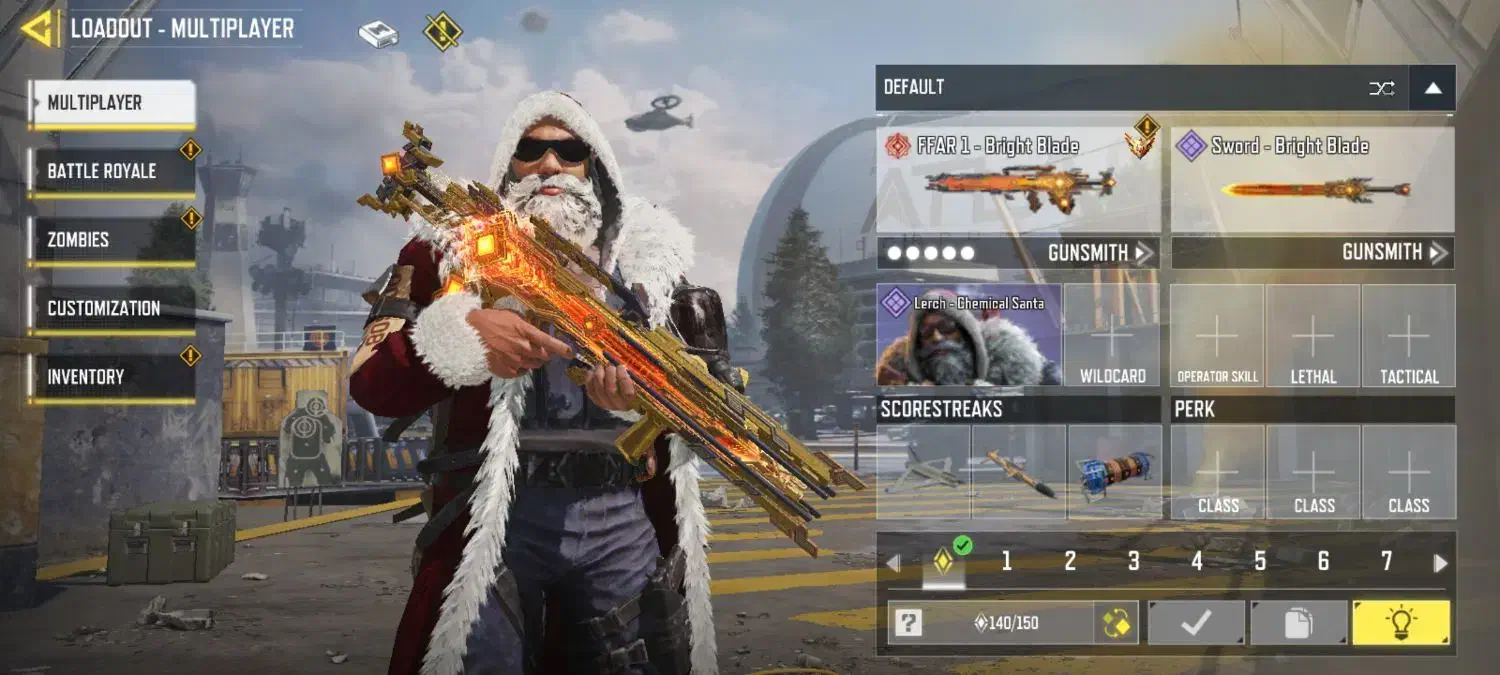Go back using the yellow arrow

coord(38,28)
